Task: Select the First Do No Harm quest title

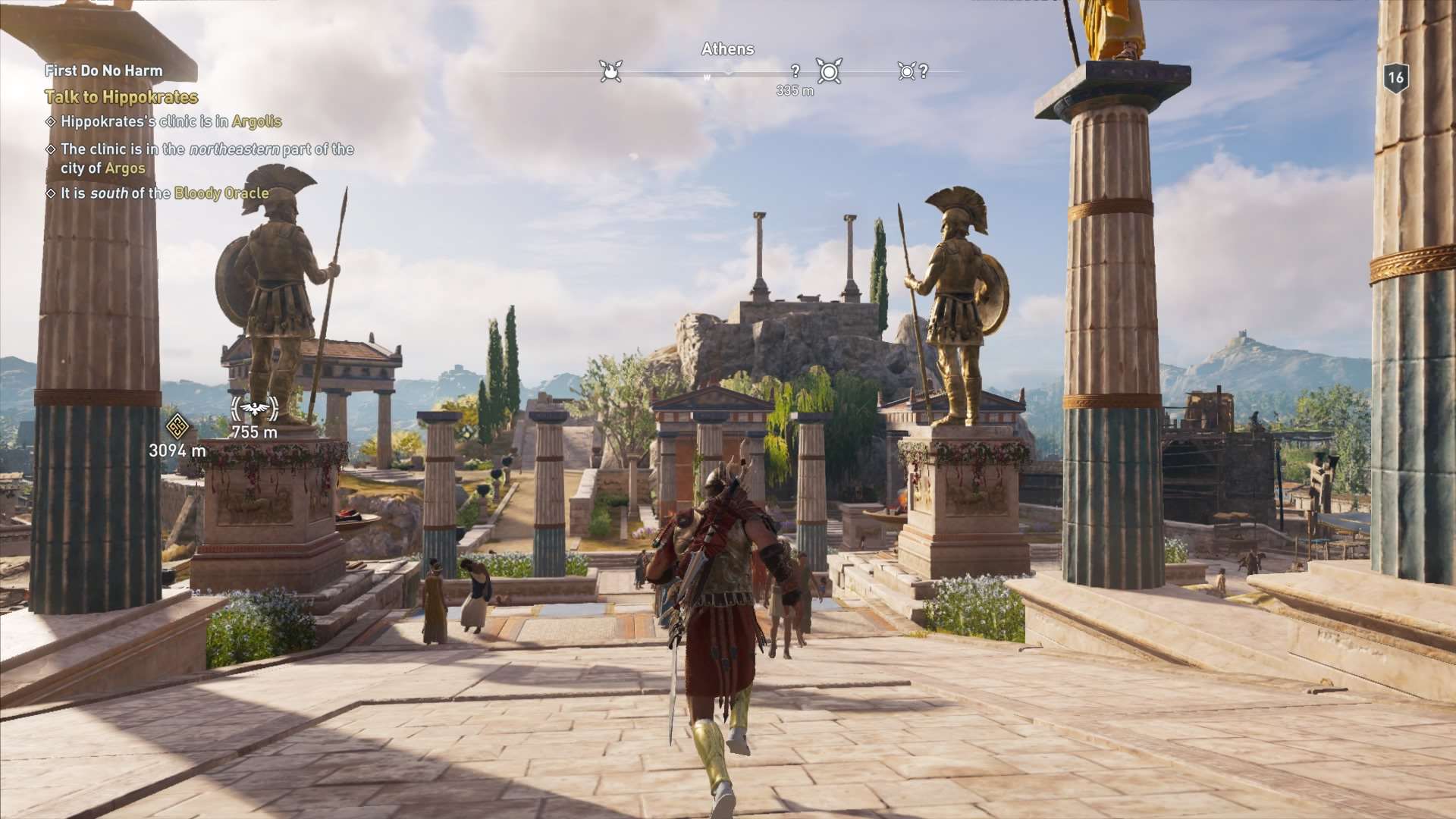Action: [104, 71]
